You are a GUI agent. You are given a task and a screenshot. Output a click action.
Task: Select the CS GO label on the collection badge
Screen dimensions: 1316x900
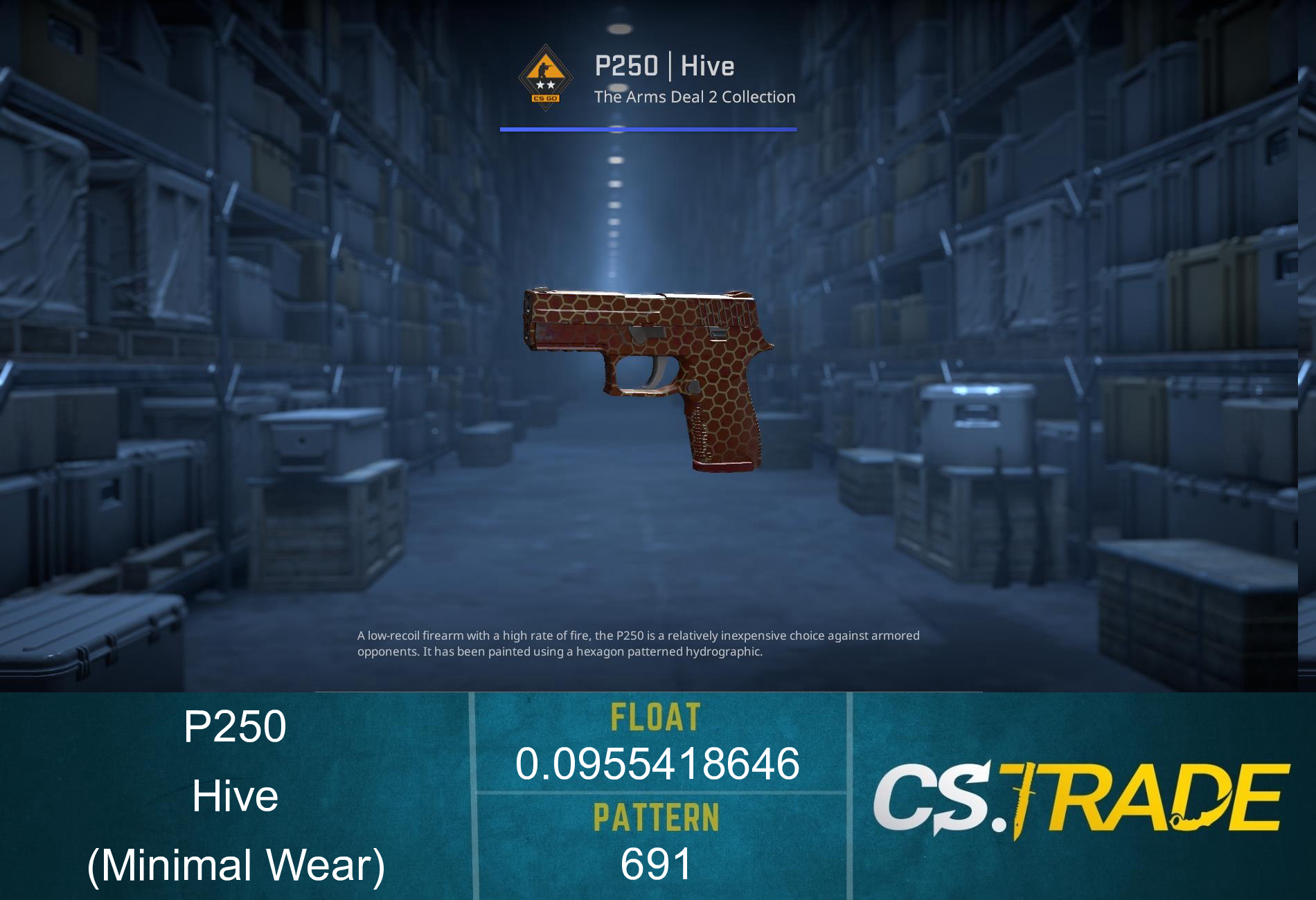tap(545, 98)
